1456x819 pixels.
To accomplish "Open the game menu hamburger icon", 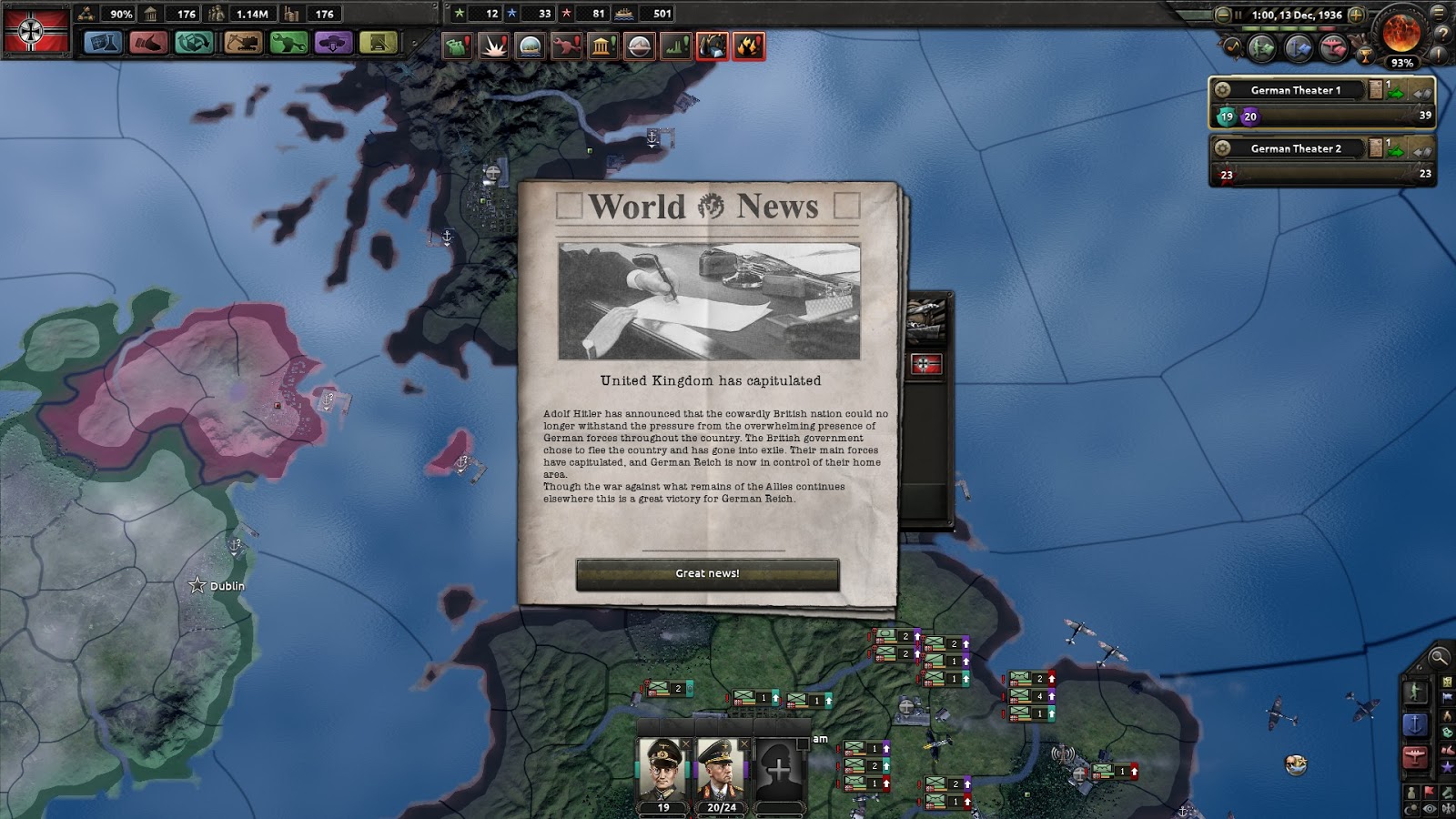I will pos(1437,15).
